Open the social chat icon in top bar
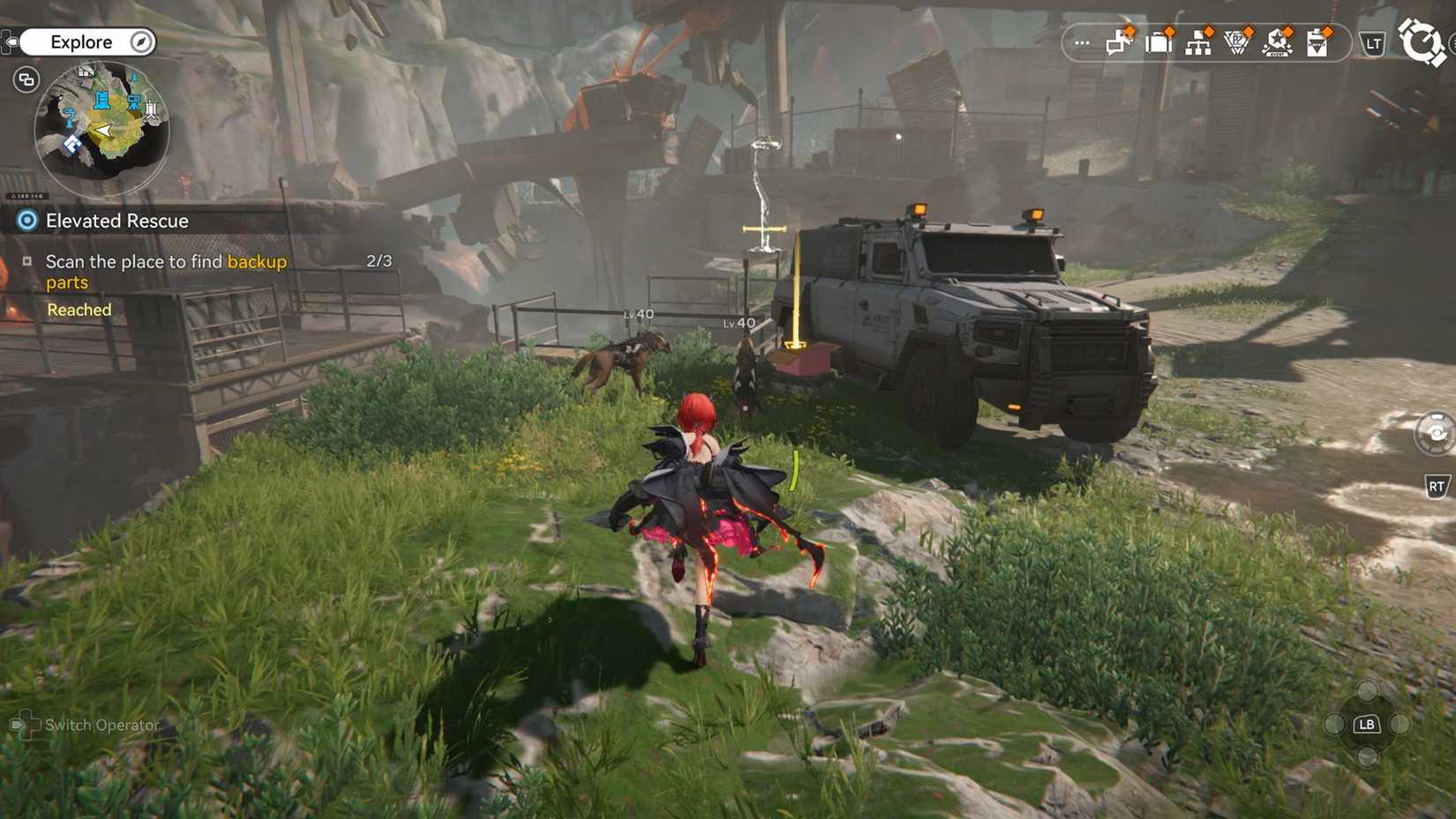The width and height of the screenshot is (1456, 819). click(x=1116, y=42)
